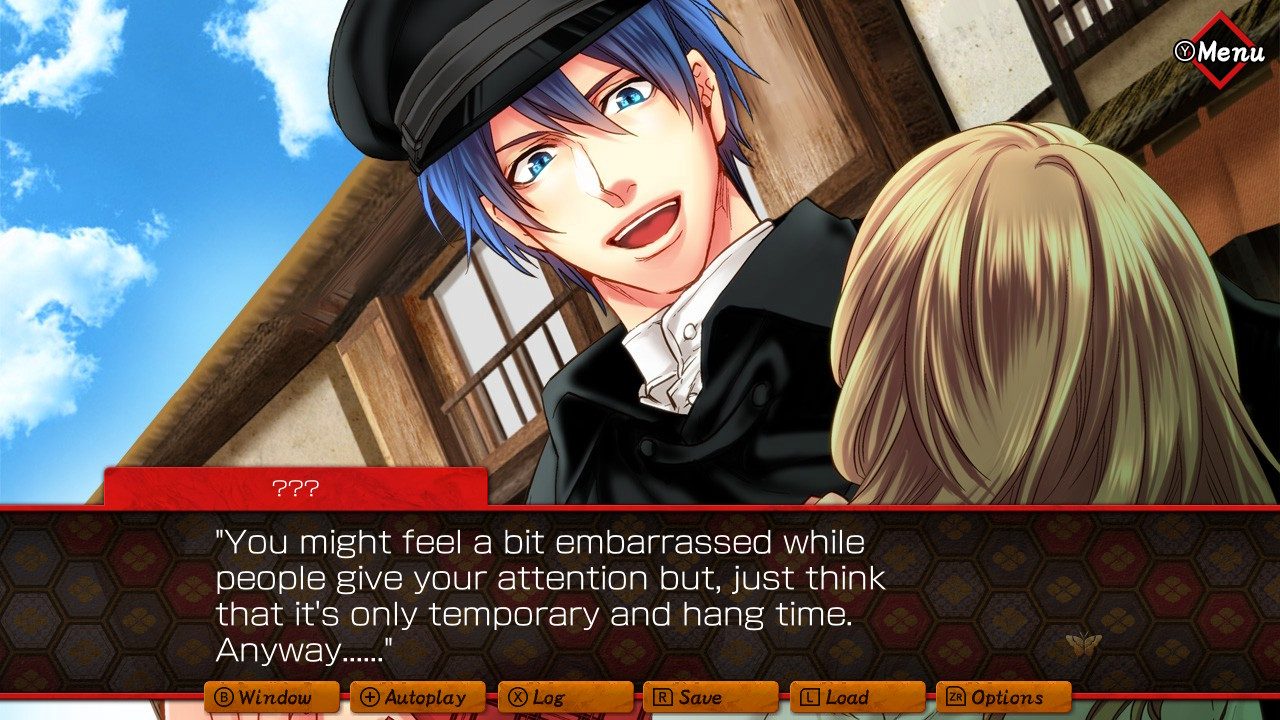Screen dimensions: 1280x720
Task: Click the plus icon on the Autoplay control
Action: (x=372, y=697)
